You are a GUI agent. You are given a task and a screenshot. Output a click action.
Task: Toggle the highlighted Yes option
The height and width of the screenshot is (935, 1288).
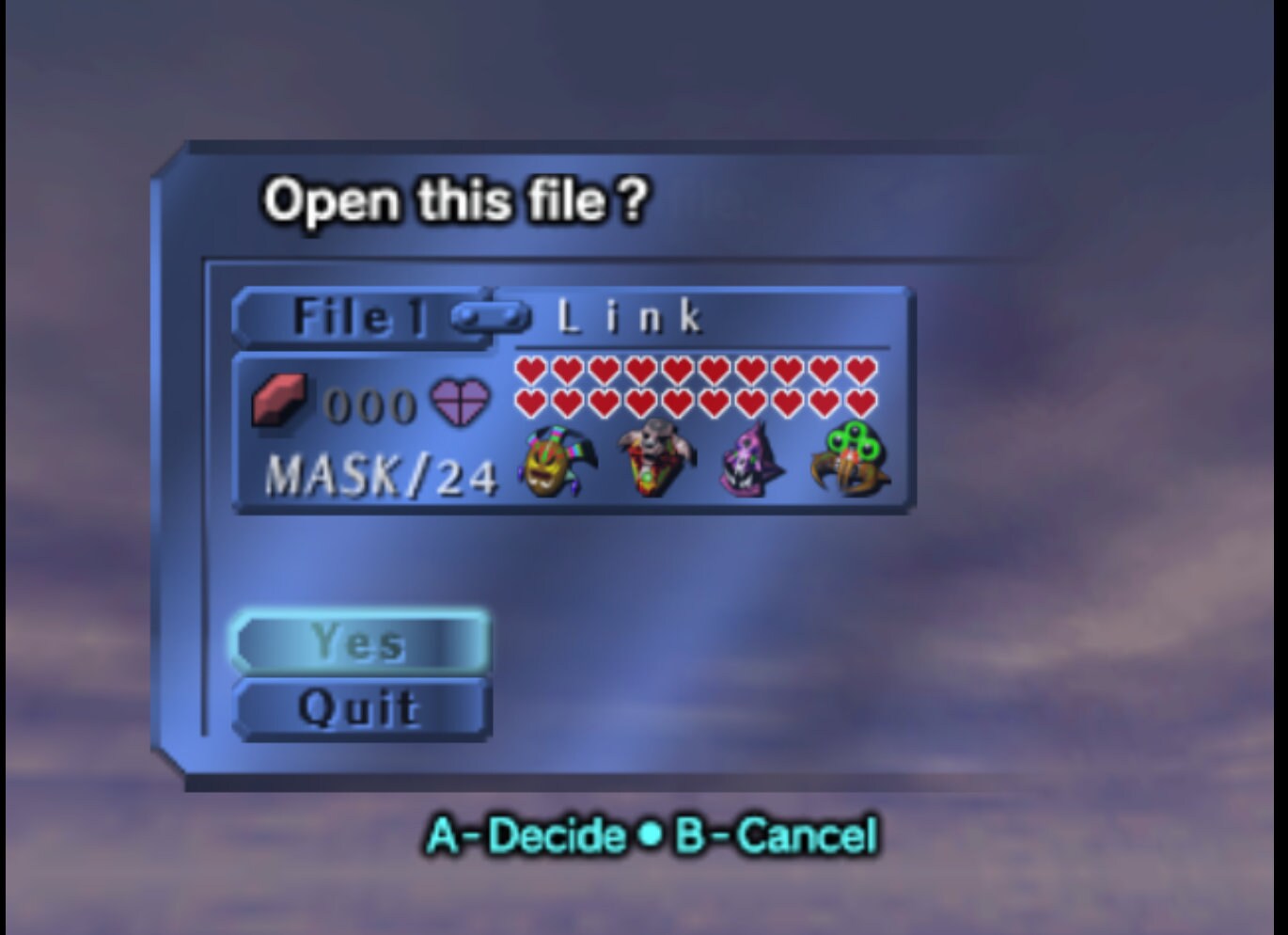point(362,642)
